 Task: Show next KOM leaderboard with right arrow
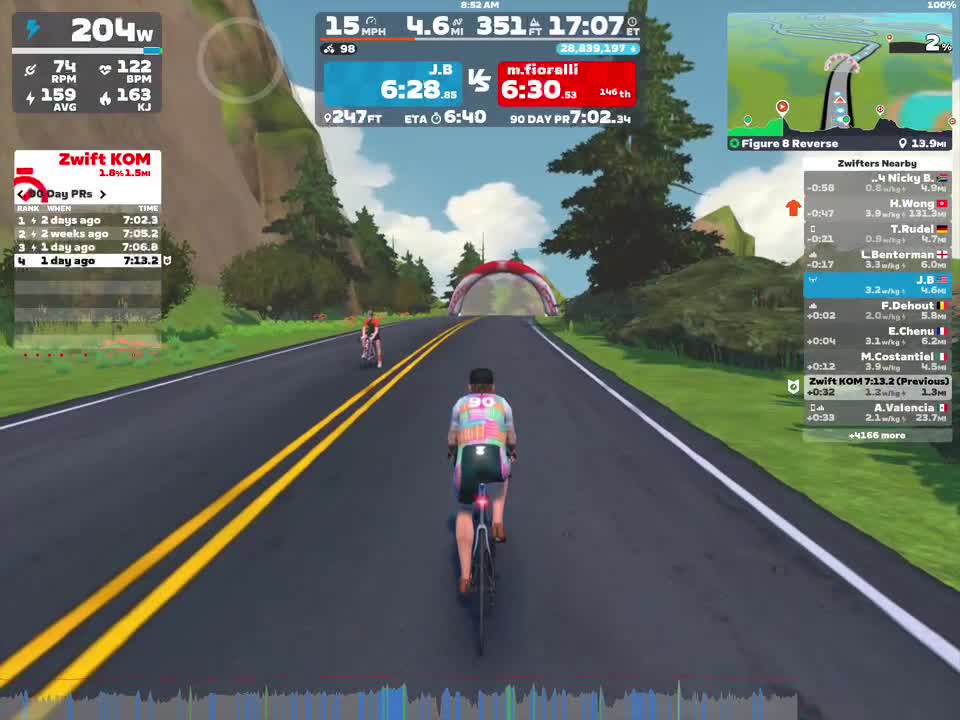102,194
